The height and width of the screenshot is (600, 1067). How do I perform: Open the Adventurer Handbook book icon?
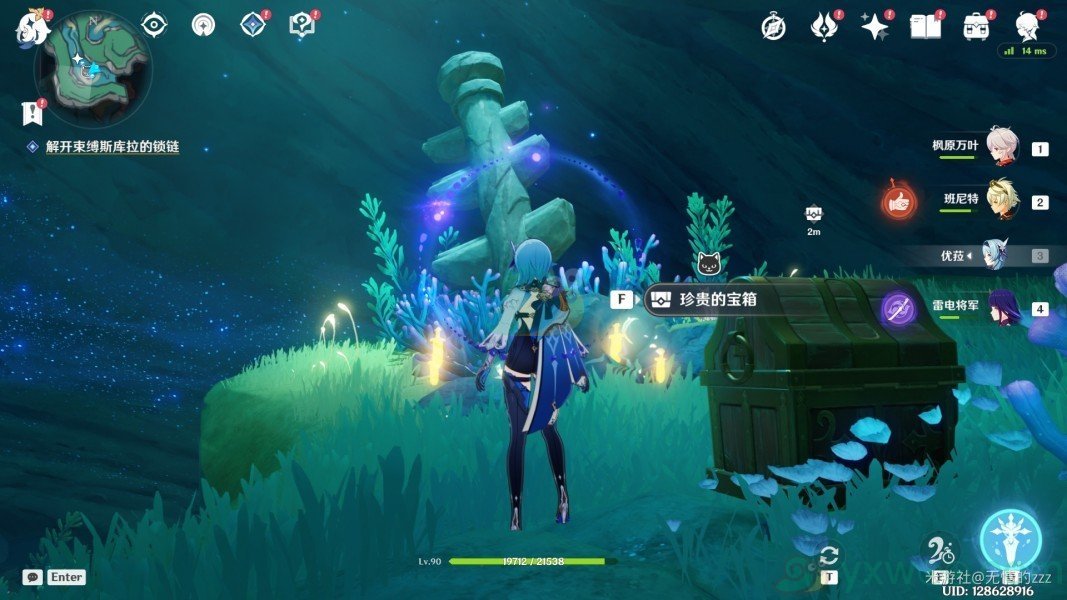(x=925, y=26)
